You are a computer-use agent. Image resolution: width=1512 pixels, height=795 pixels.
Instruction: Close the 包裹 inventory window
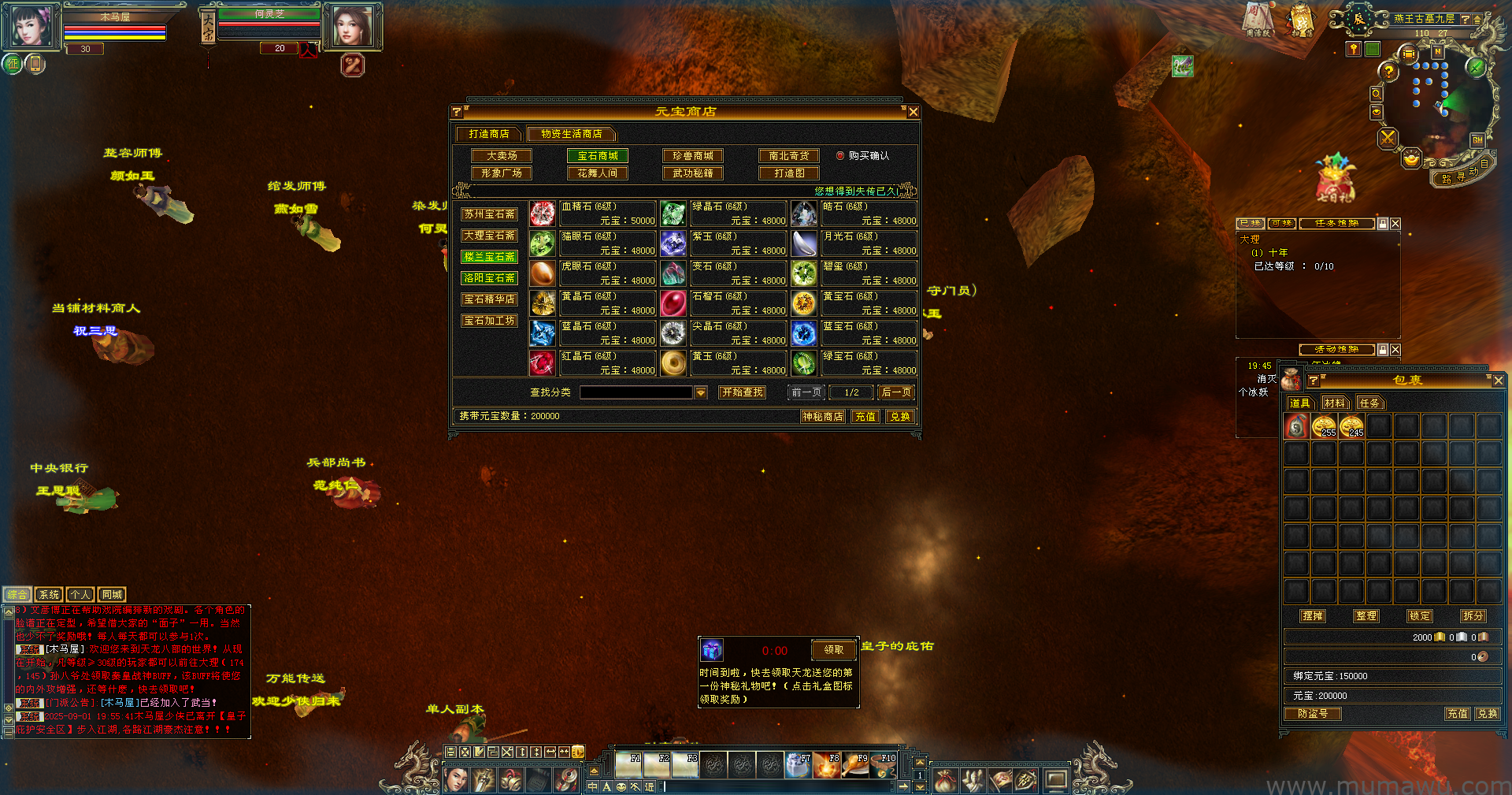[1498, 381]
